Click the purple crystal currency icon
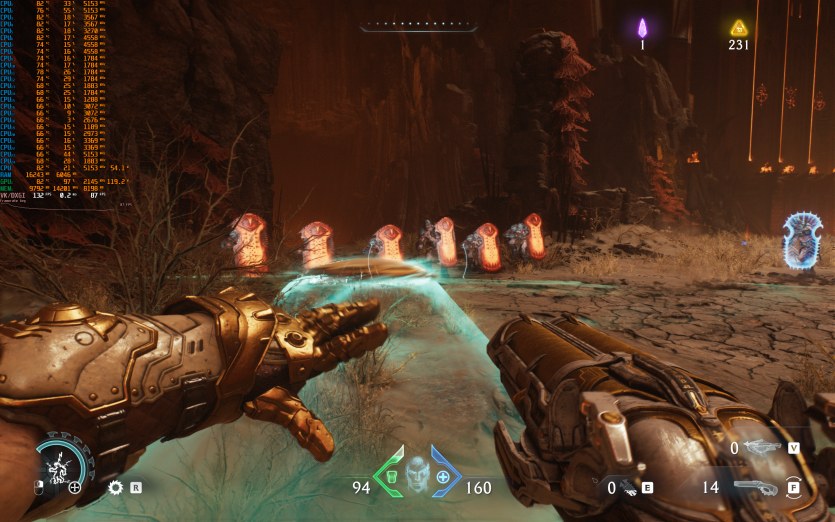Image resolution: width=835 pixels, height=522 pixels. [643, 27]
